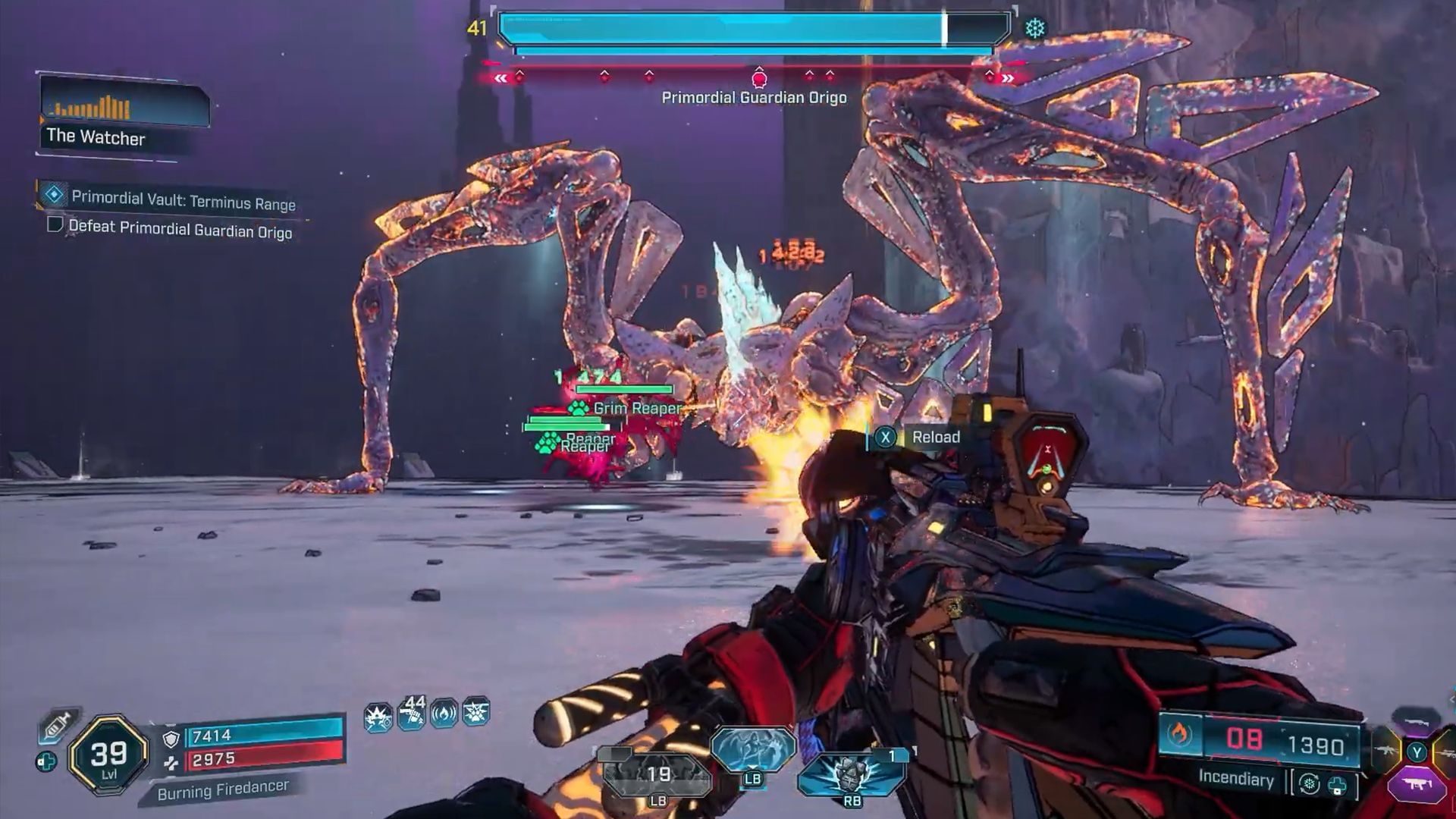Select the purple SMG in the bottom slot

[1417, 784]
